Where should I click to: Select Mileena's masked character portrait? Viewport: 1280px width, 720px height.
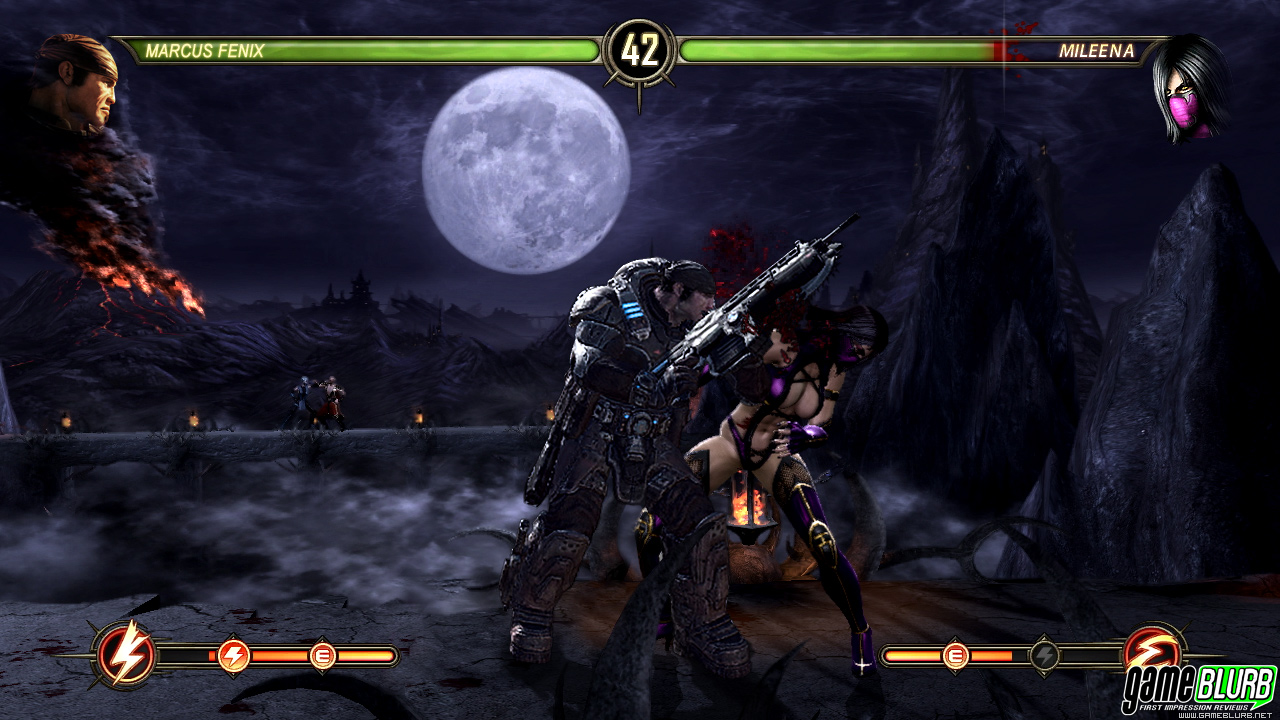1189,88
